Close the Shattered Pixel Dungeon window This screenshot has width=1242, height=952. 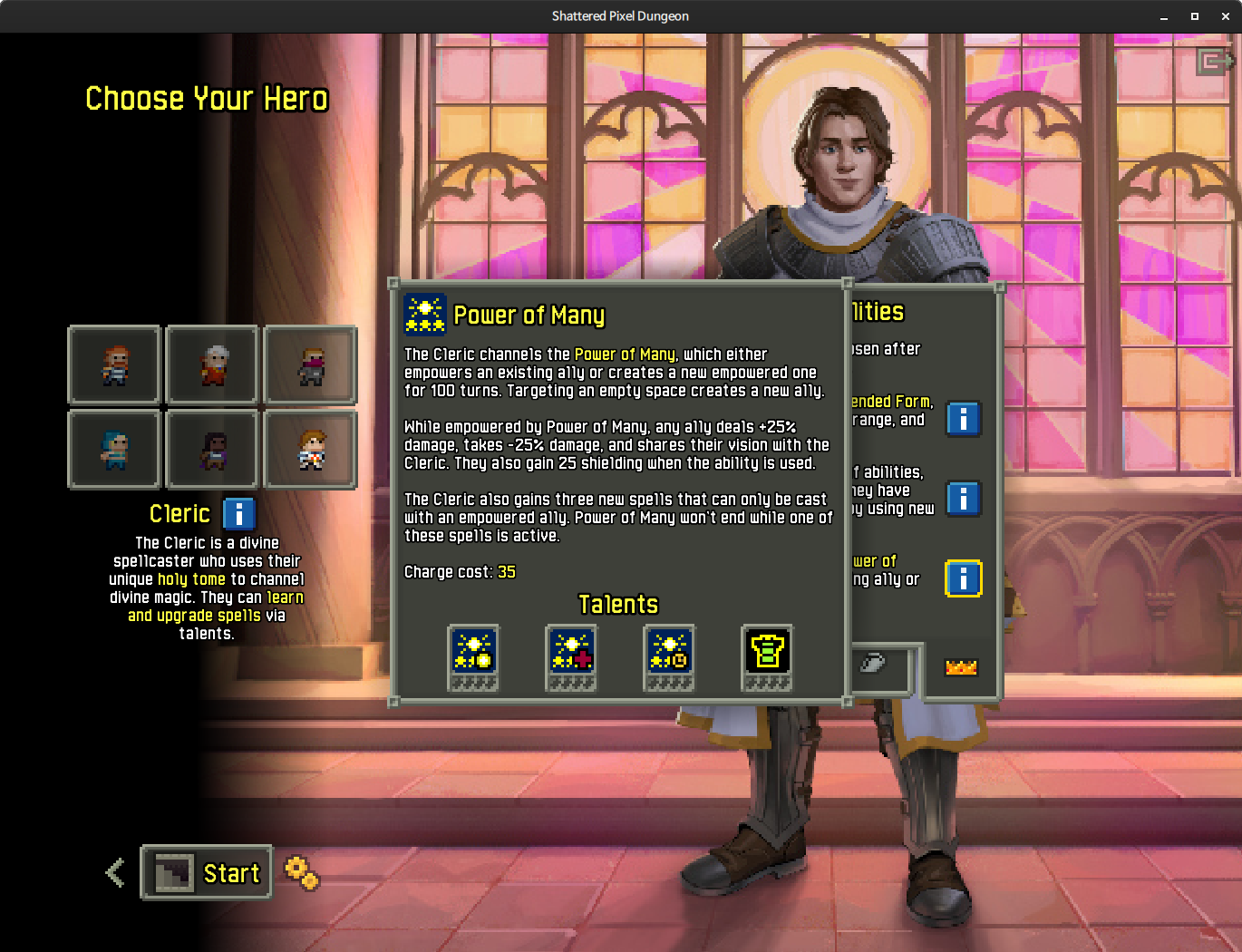pyautogui.click(x=1225, y=16)
